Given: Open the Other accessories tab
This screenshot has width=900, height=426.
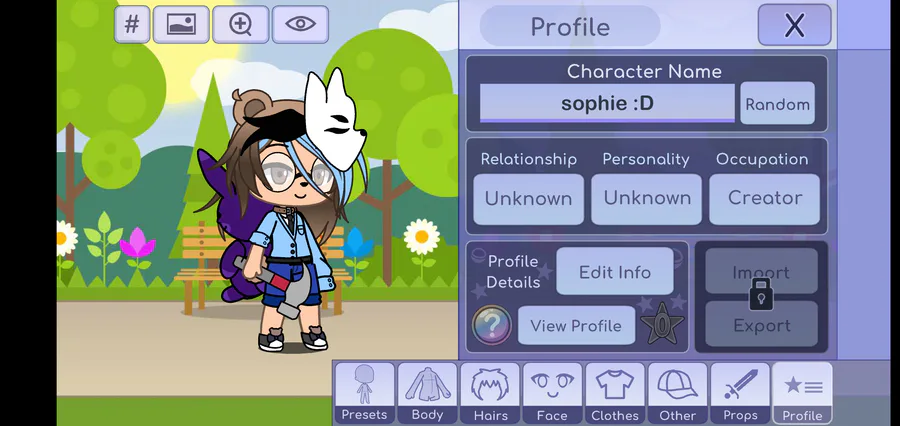Looking at the screenshot, I should point(677,393).
